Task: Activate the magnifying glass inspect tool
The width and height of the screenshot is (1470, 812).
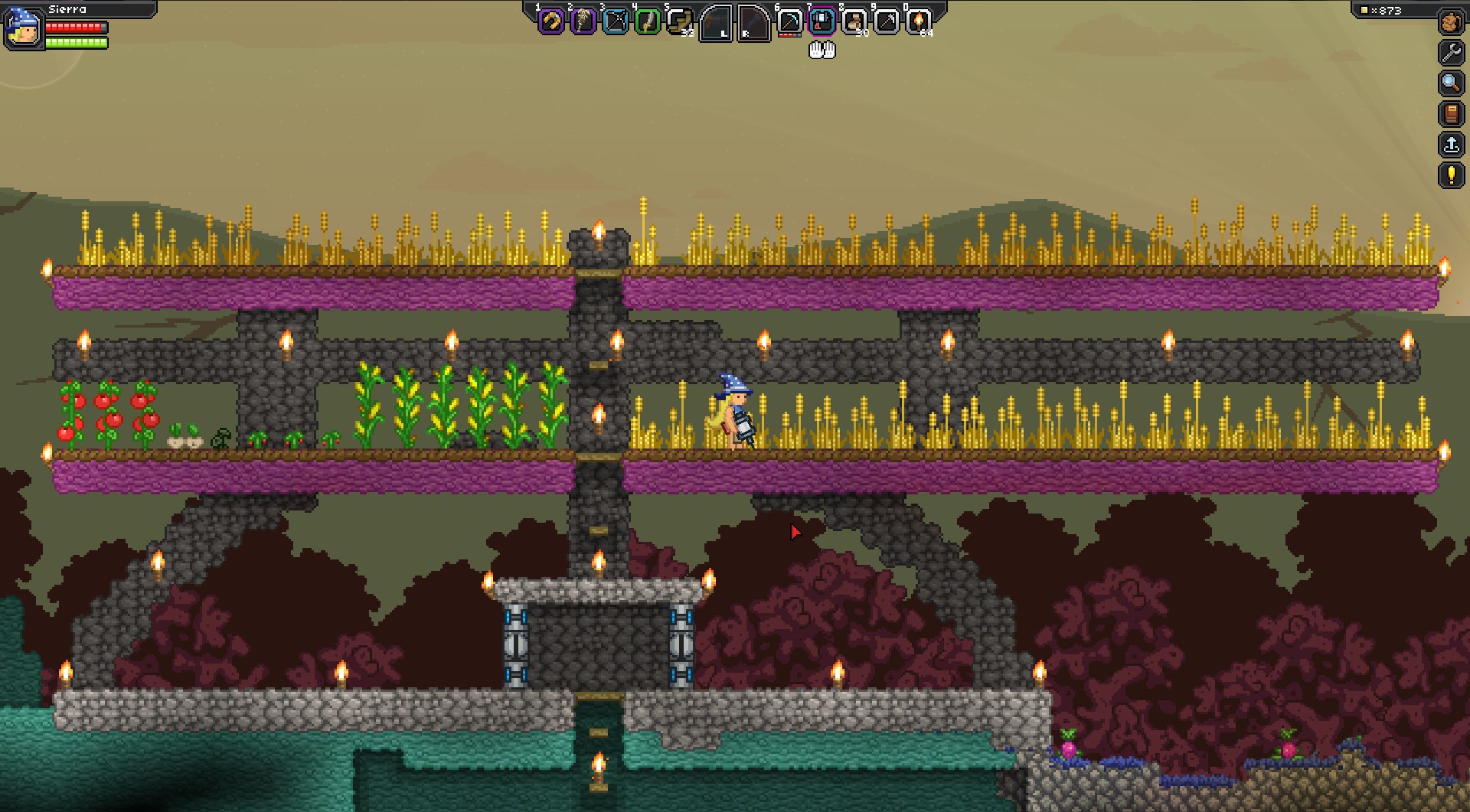Action: coord(1451,83)
